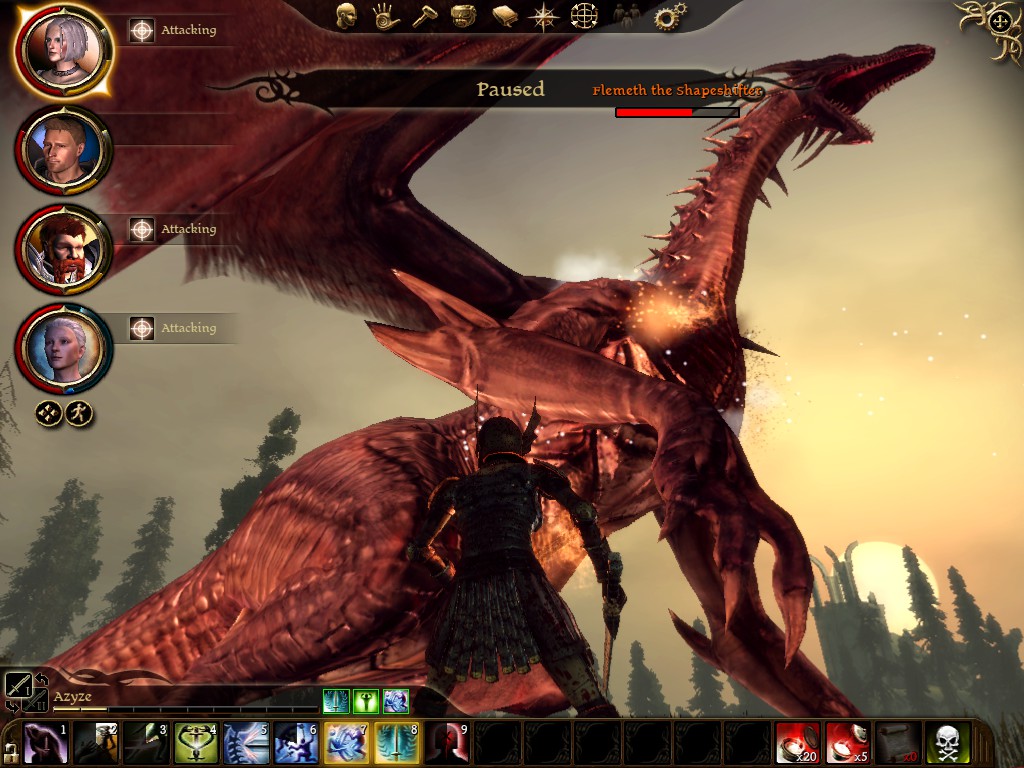Select the white-haired player character portrait
Image resolution: width=1024 pixels, height=768 pixels.
(x=63, y=50)
